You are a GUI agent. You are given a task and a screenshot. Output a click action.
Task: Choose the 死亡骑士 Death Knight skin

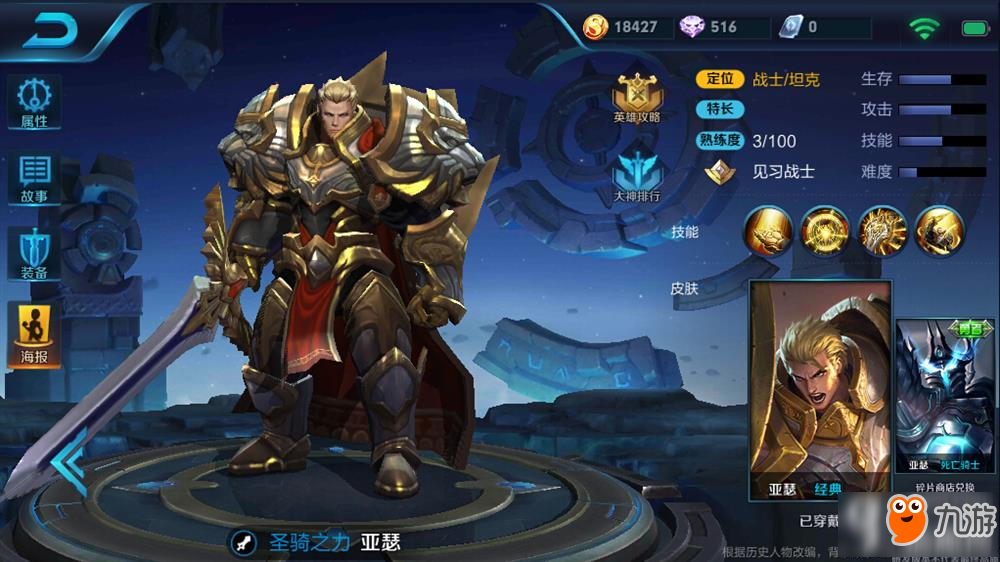pos(947,397)
